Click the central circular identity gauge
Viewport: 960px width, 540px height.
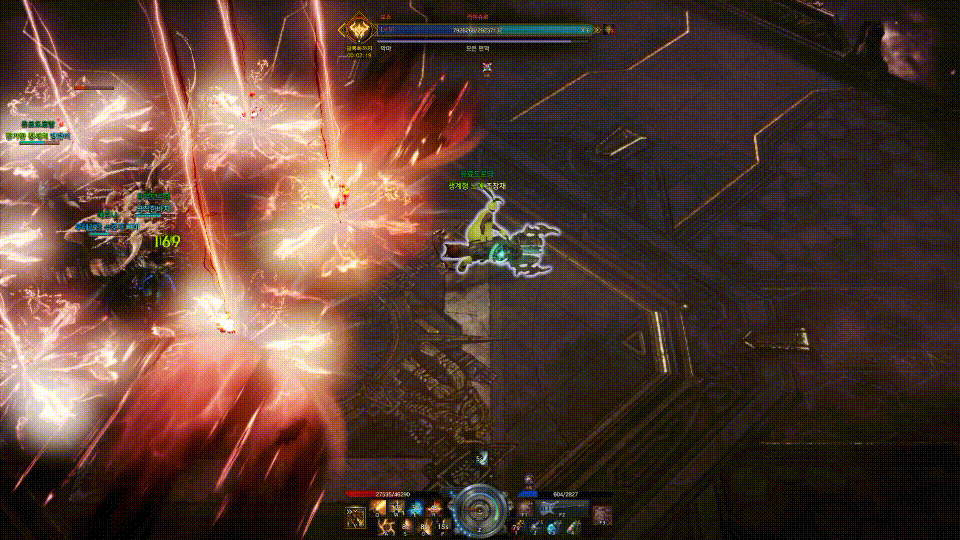pos(479,510)
